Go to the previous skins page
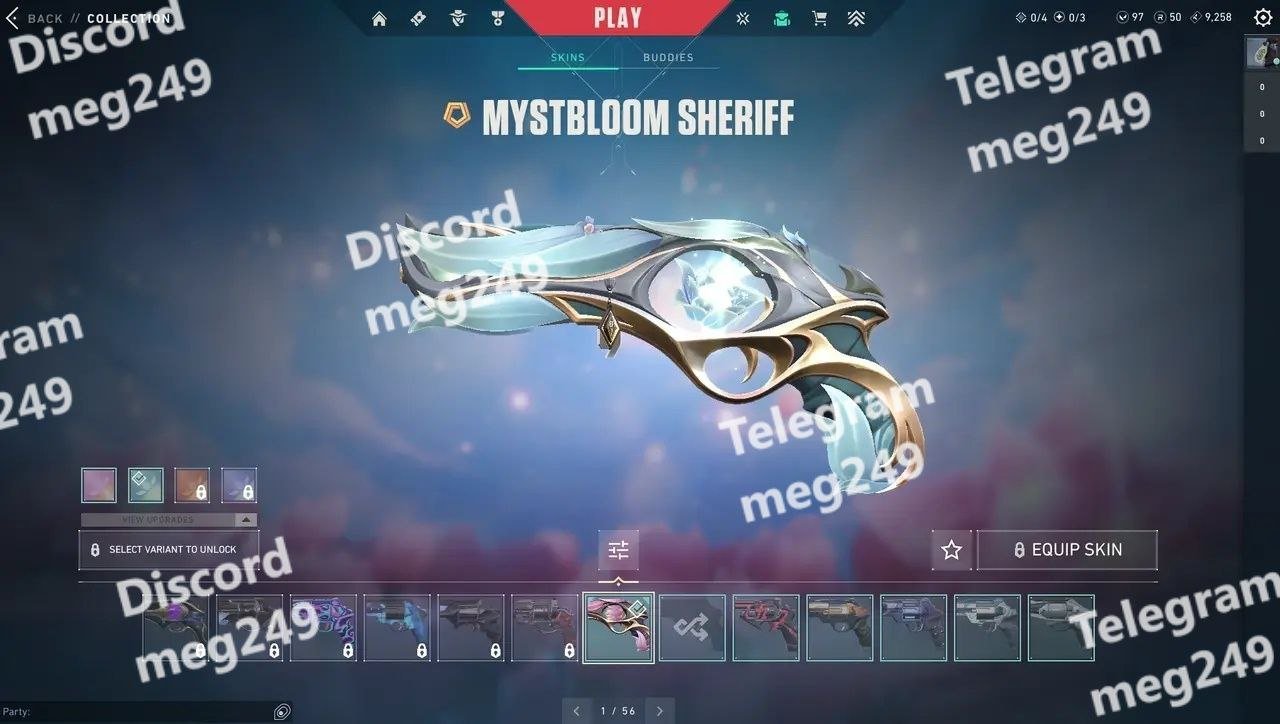1280x724 pixels. (576, 711)
